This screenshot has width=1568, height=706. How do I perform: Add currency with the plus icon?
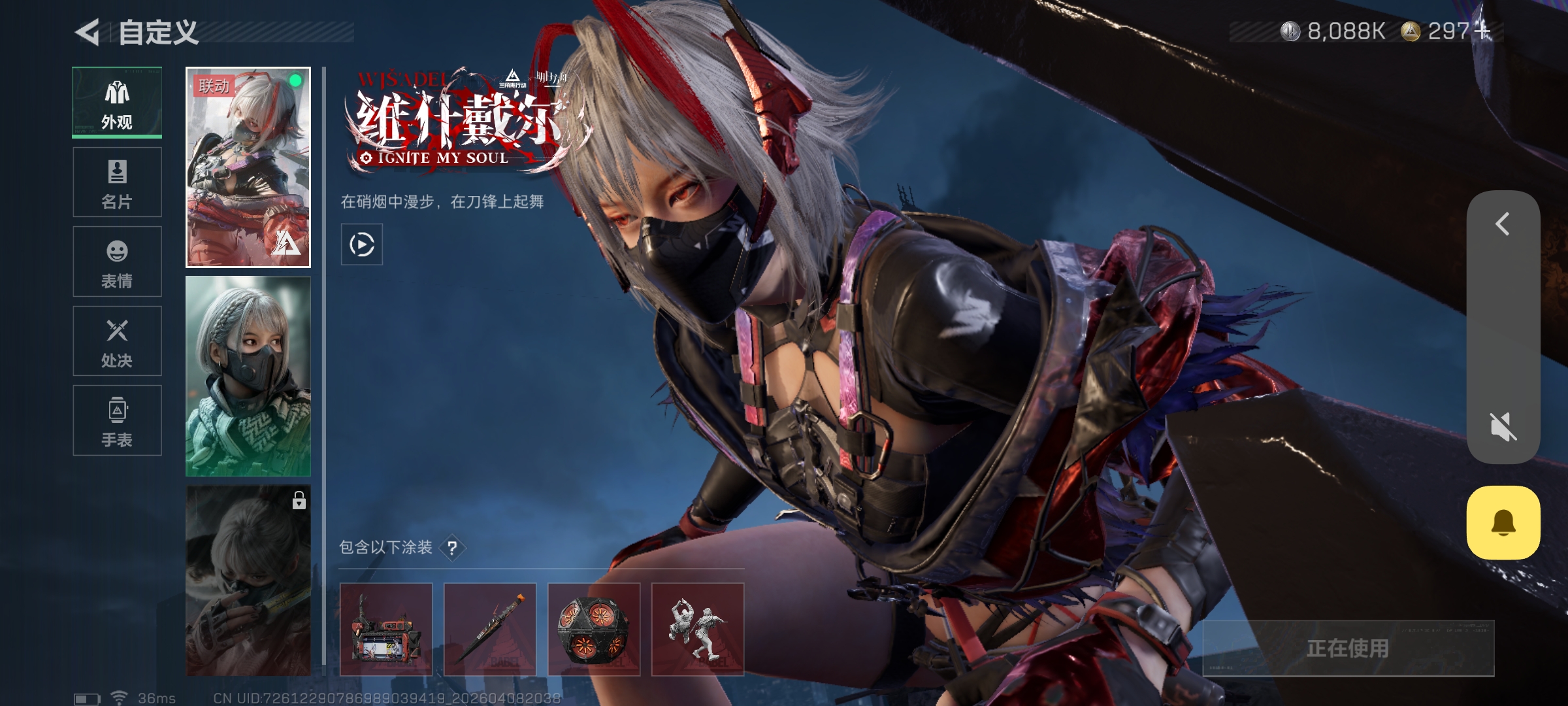coord(1484,31)
